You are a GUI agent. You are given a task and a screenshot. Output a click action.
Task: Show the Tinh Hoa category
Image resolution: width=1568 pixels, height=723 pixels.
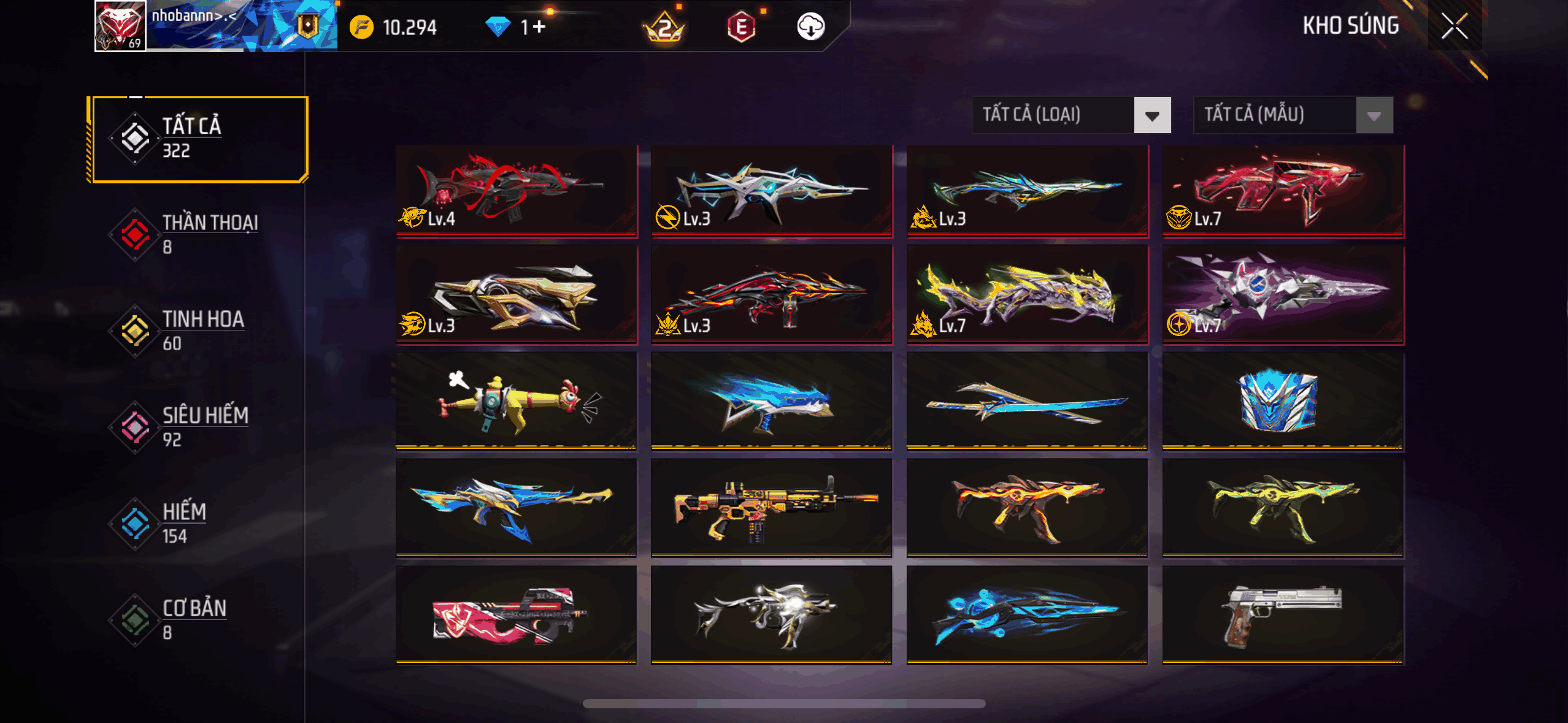point(198,331)
